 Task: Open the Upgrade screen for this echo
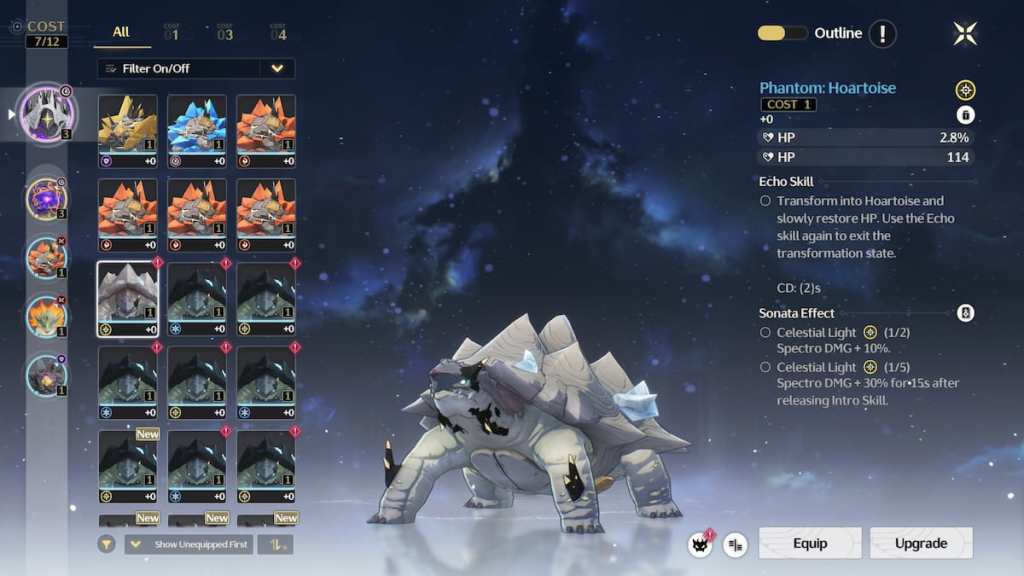[x=920, y=543]
